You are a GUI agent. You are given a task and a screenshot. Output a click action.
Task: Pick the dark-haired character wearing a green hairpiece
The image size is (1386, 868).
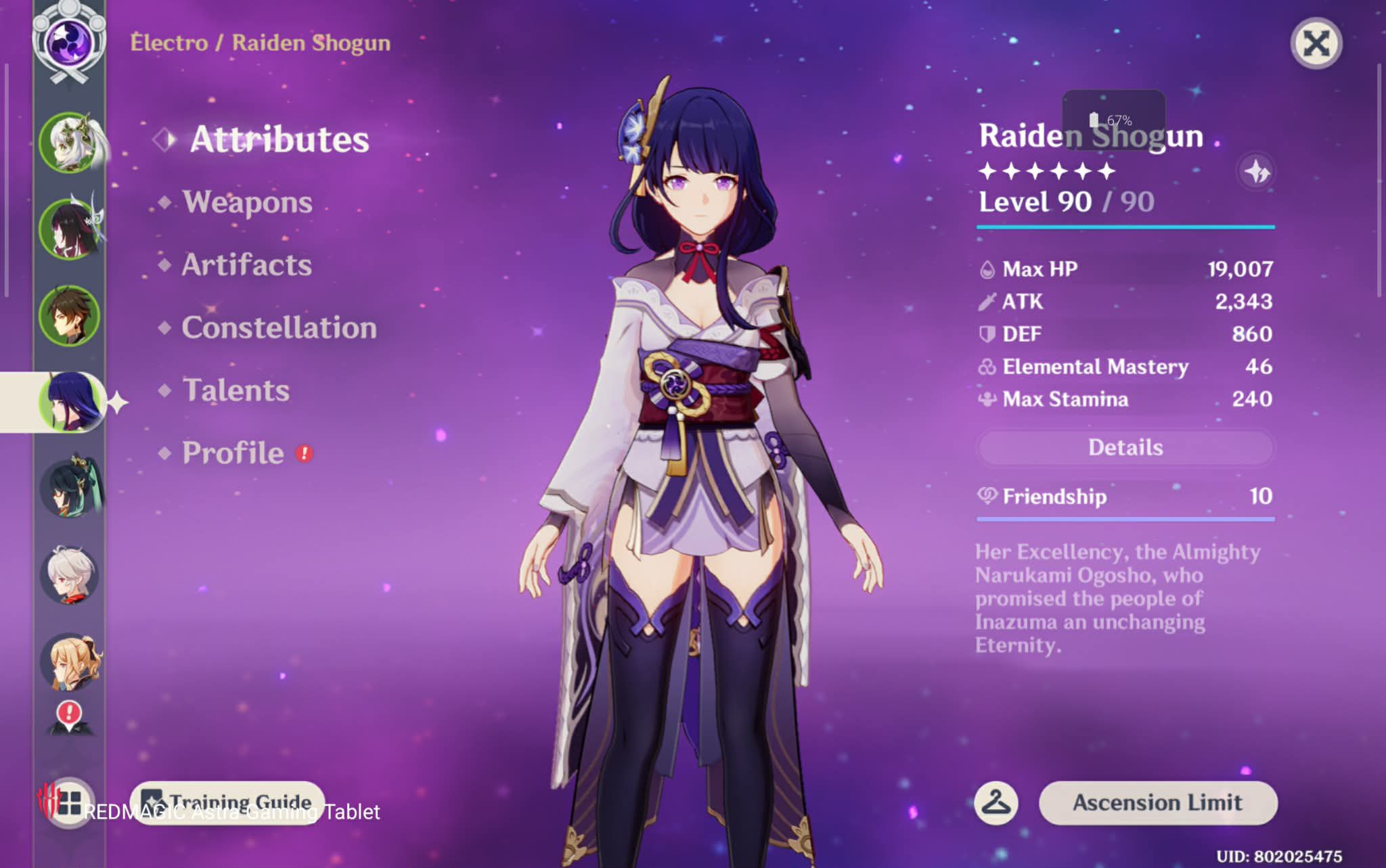[70, 487]
